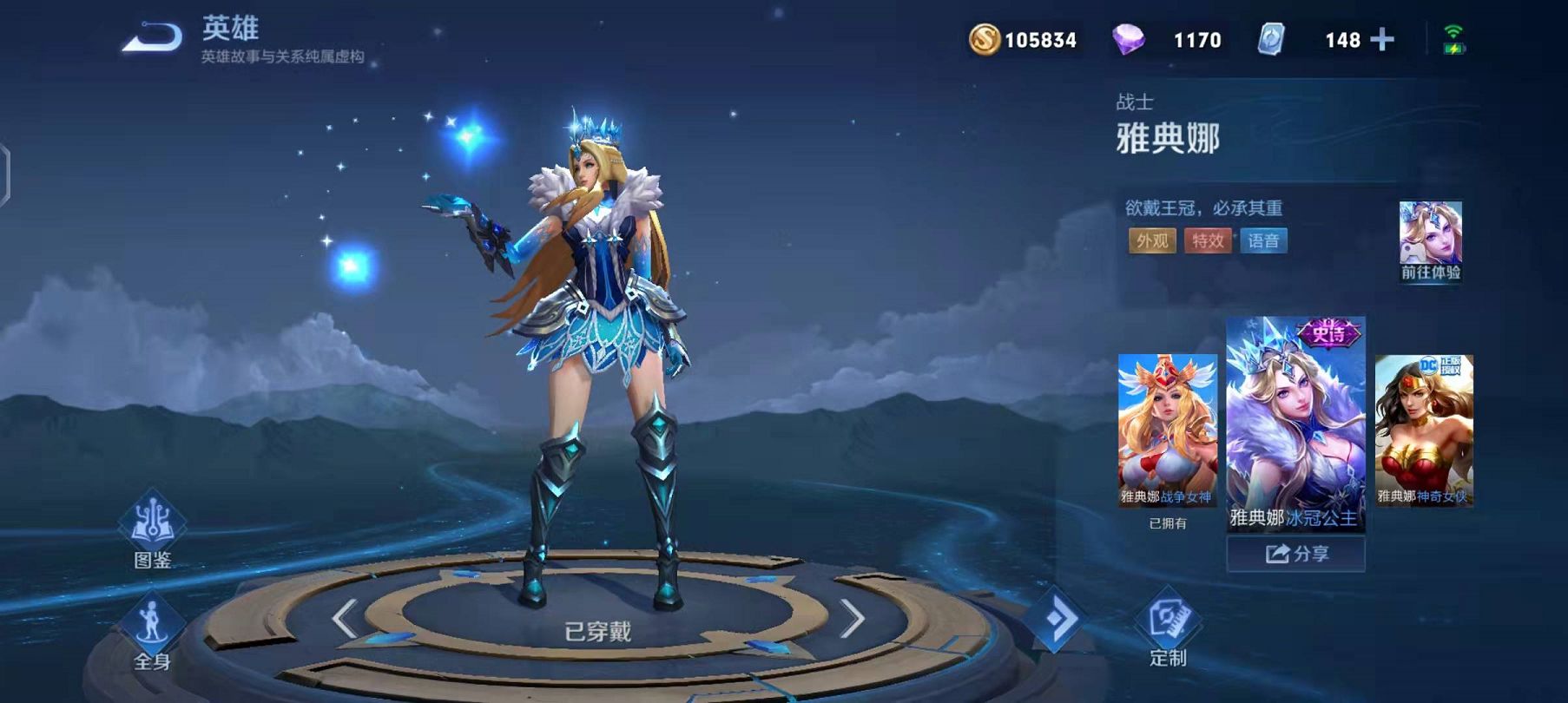Open the 定制 customization menu
1568x703 pixels.
click(x=1168, y=627)
